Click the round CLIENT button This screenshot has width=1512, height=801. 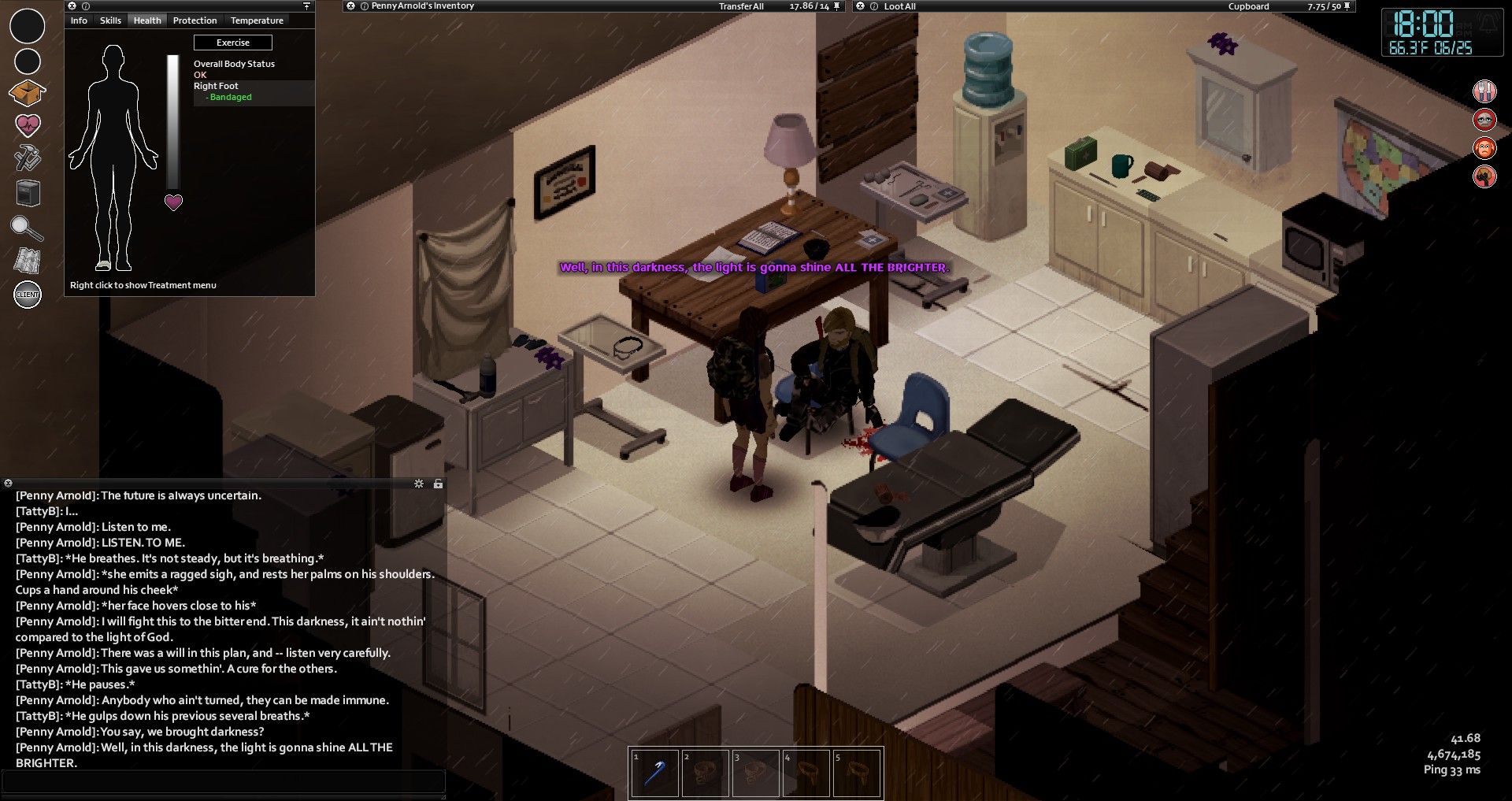click(28, 295)
